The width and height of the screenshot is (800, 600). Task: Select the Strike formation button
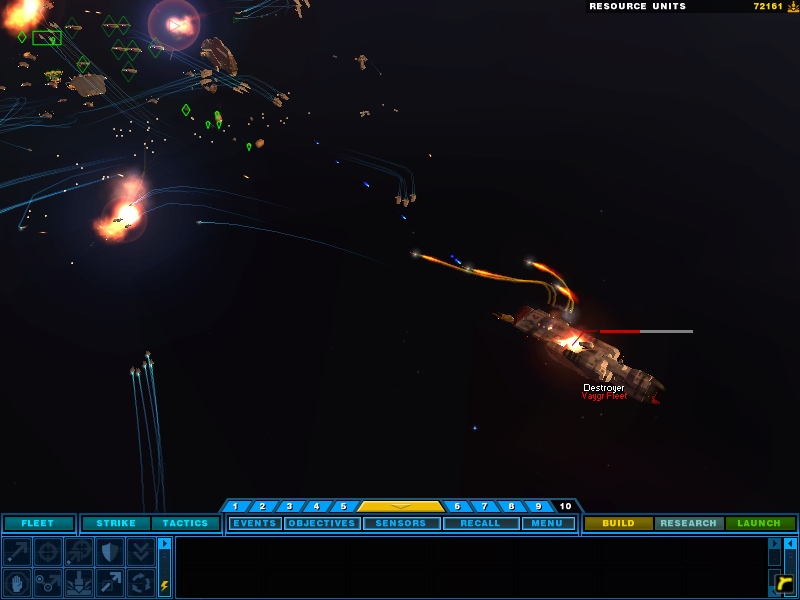coord(116,523)
